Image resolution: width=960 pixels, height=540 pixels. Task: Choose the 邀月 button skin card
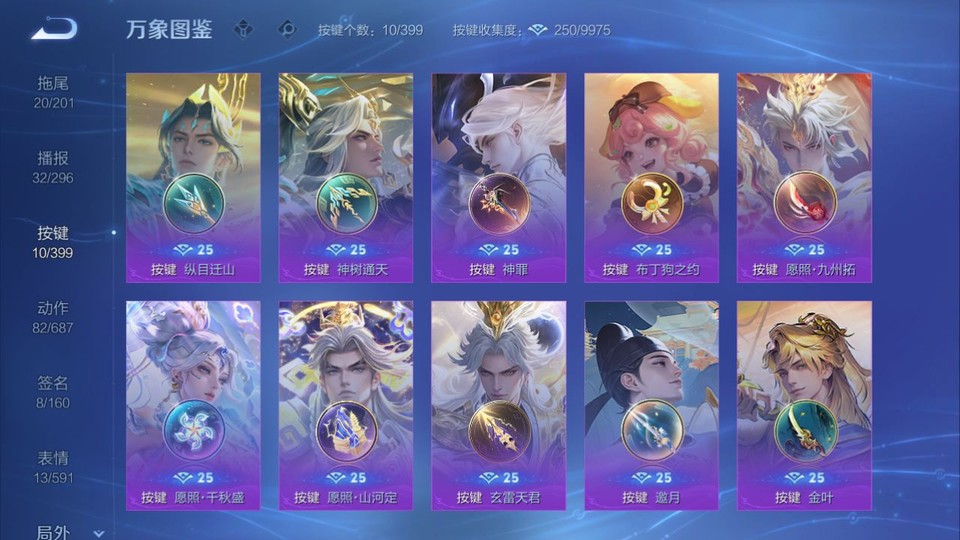coord(651,405)
